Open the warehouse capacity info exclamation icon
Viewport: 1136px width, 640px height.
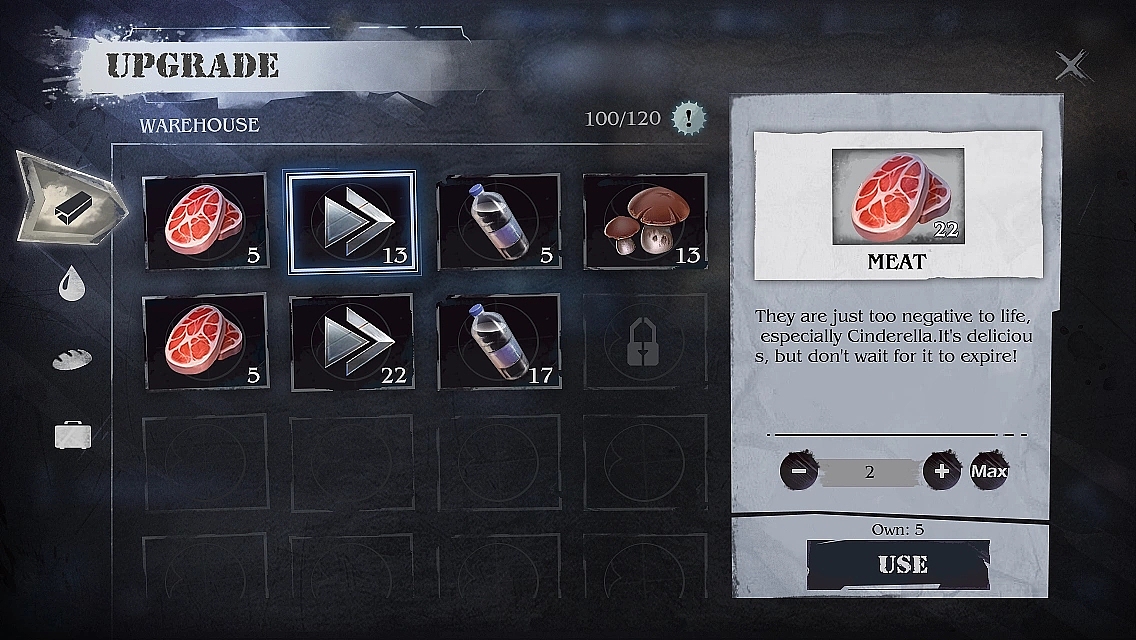tap(688, 119)
